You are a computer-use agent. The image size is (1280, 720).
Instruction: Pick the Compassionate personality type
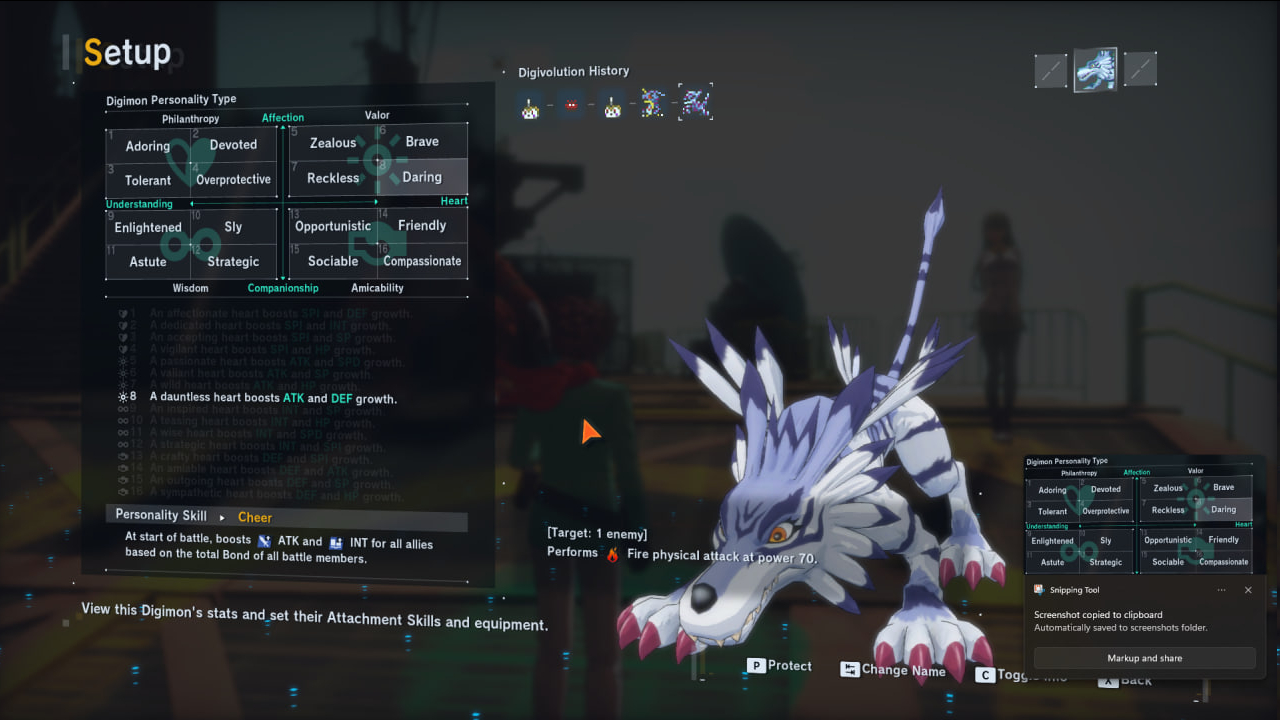pos(422,261)
